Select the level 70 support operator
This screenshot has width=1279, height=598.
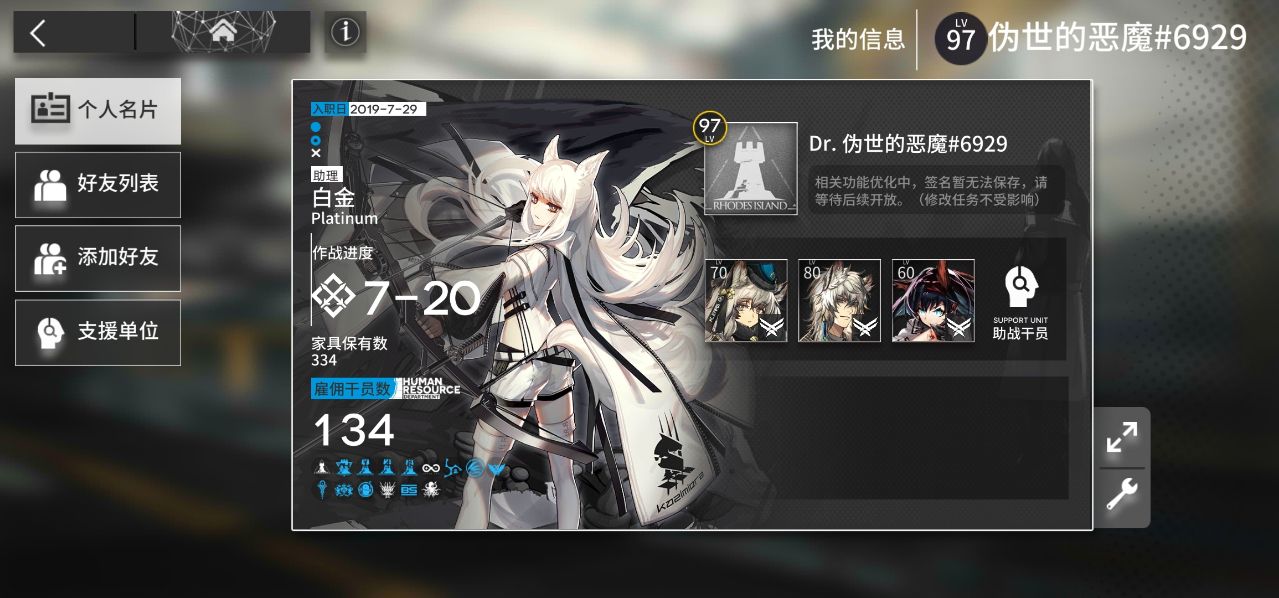[x=746, y=300]
